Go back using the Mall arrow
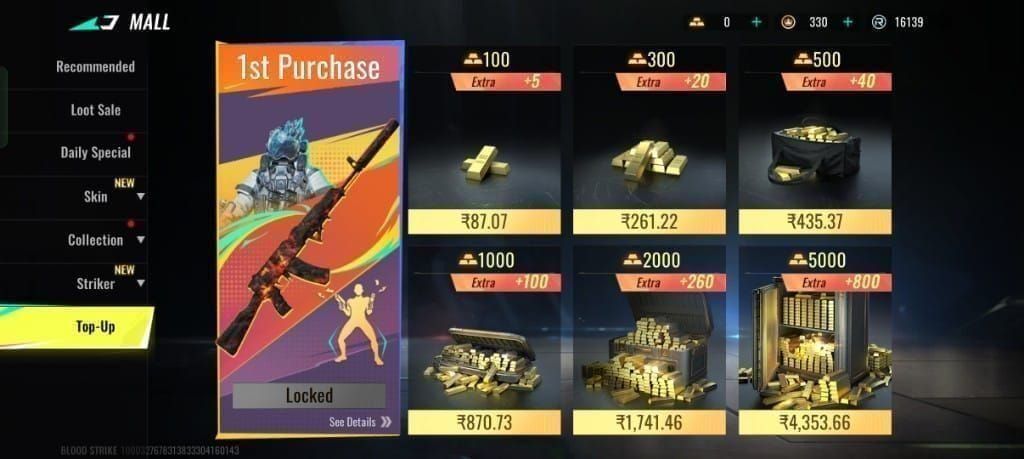This screenshot has height=459, width=1024. click(95, 21)
